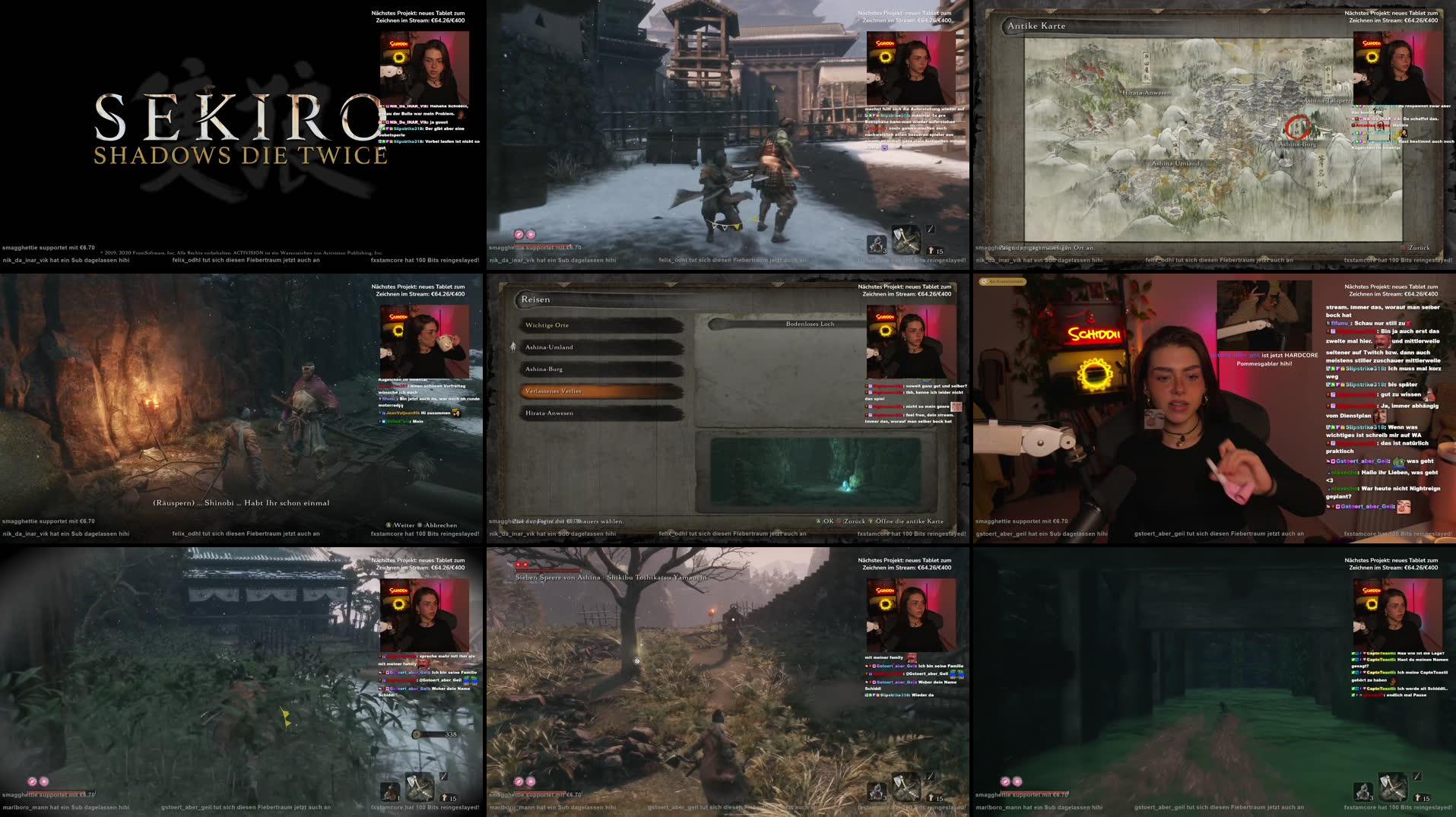Select Verlassenes Verlies from the travel list
The width and height of the screenshot is (1456, 817).
pos(553,391)
